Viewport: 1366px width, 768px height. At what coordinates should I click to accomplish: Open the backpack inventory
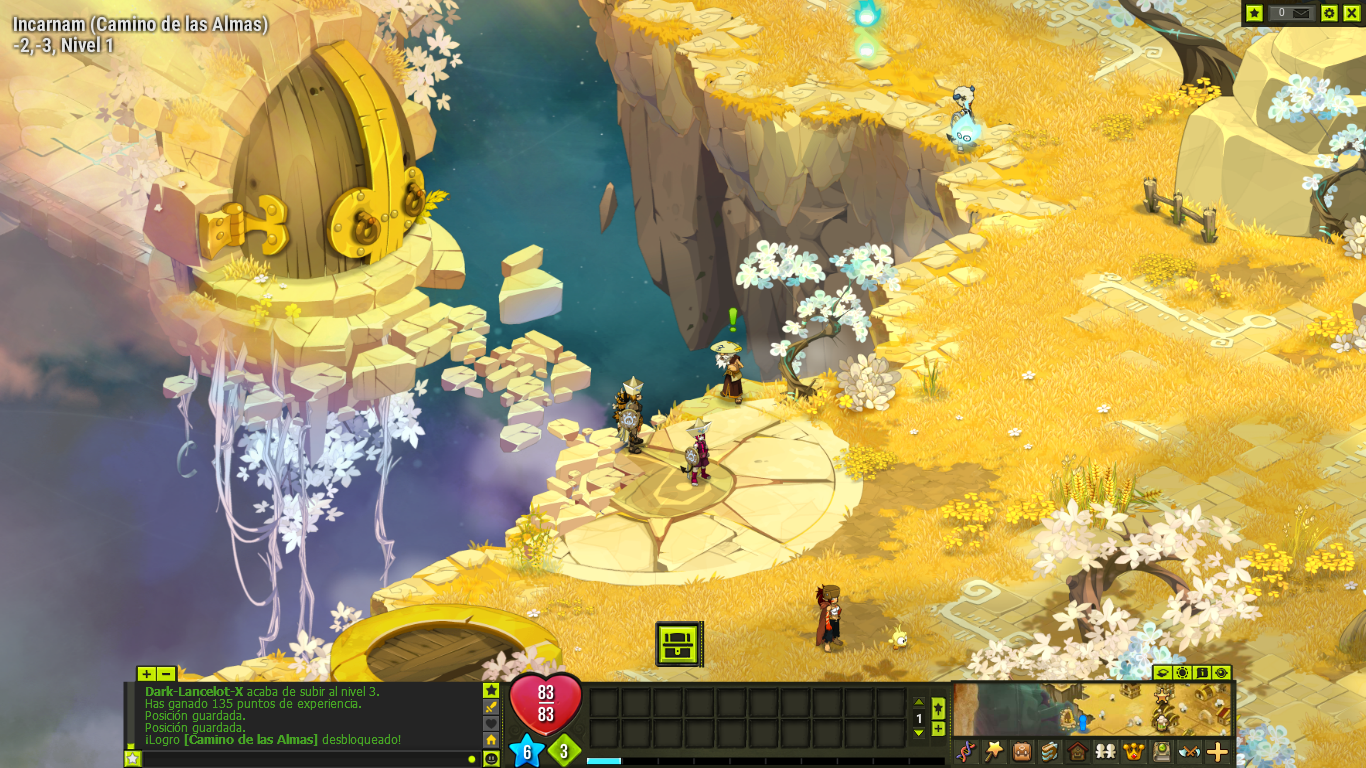click(x=1022, y=751)
